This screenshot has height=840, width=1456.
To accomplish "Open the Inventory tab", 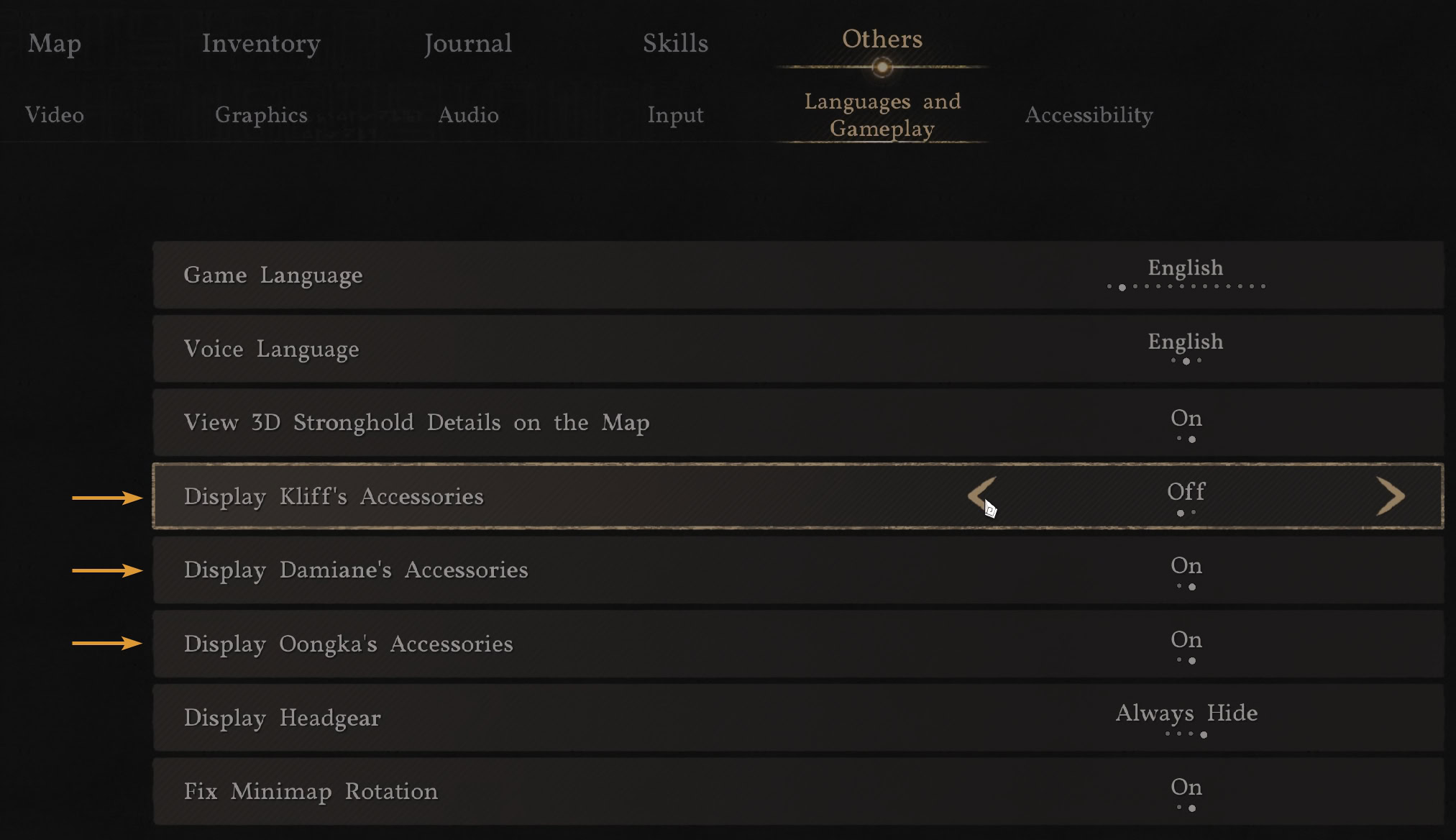I will 261,44.
